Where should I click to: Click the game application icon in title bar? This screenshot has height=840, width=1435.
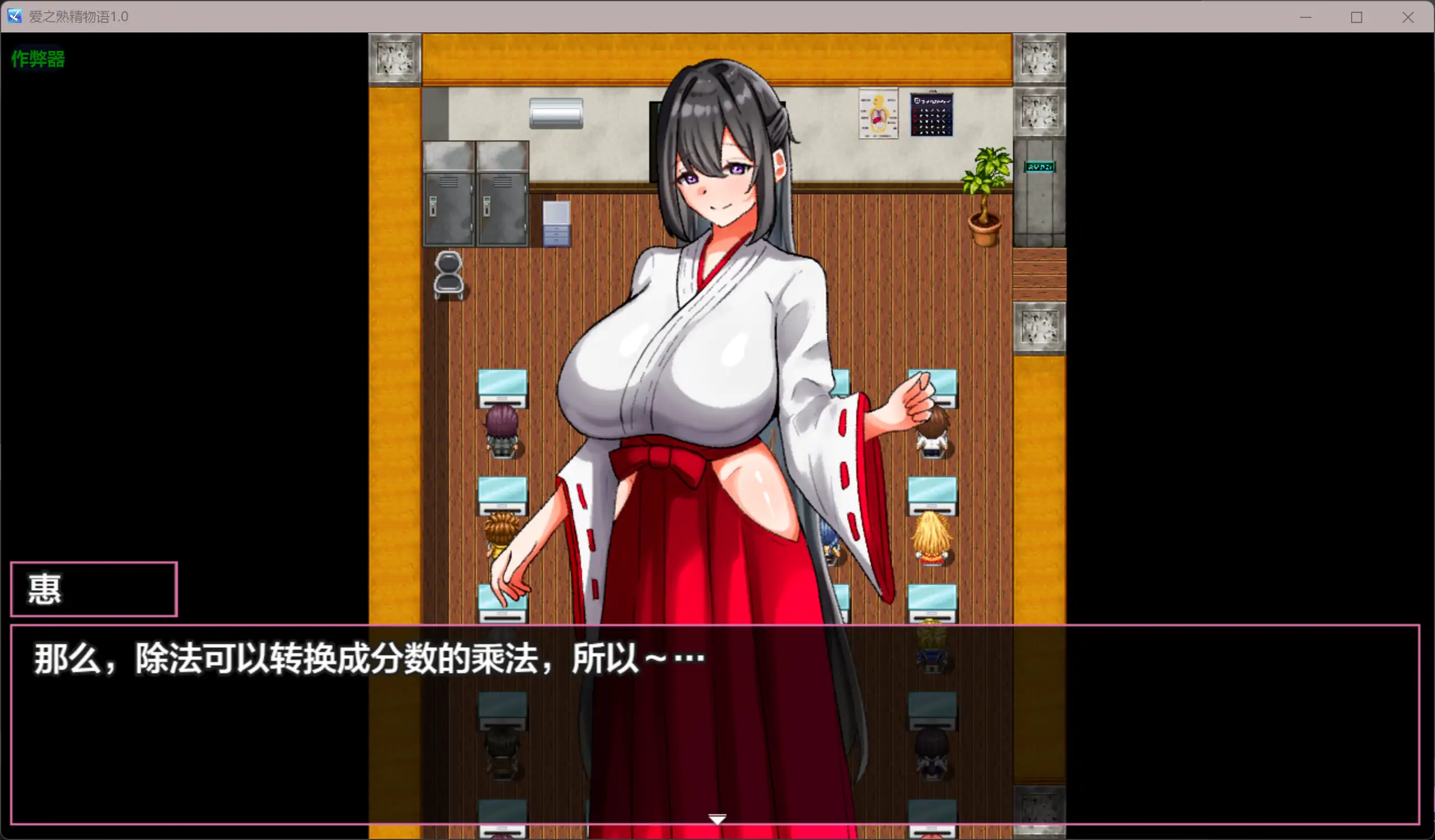pyautogui.click(x=14, y=17)
